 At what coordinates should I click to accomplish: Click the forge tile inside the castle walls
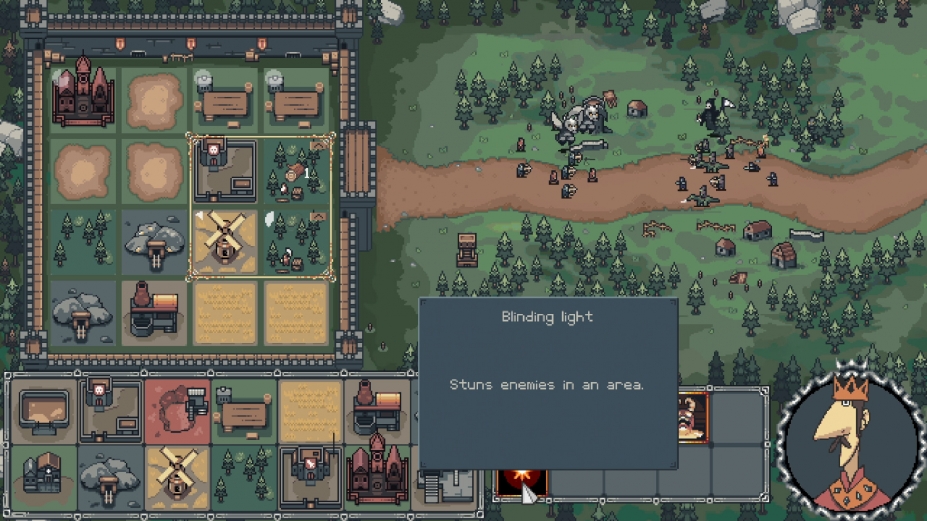coord(155,311)
